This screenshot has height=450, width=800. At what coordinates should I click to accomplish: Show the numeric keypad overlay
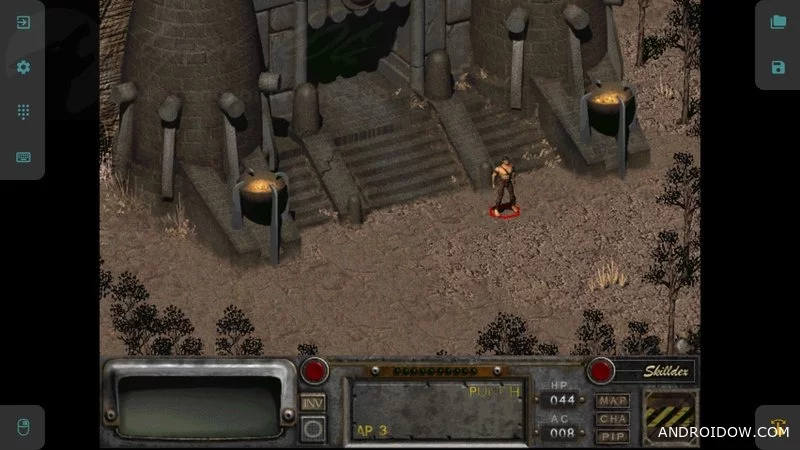pyautogui.click(x=23, y=112)
